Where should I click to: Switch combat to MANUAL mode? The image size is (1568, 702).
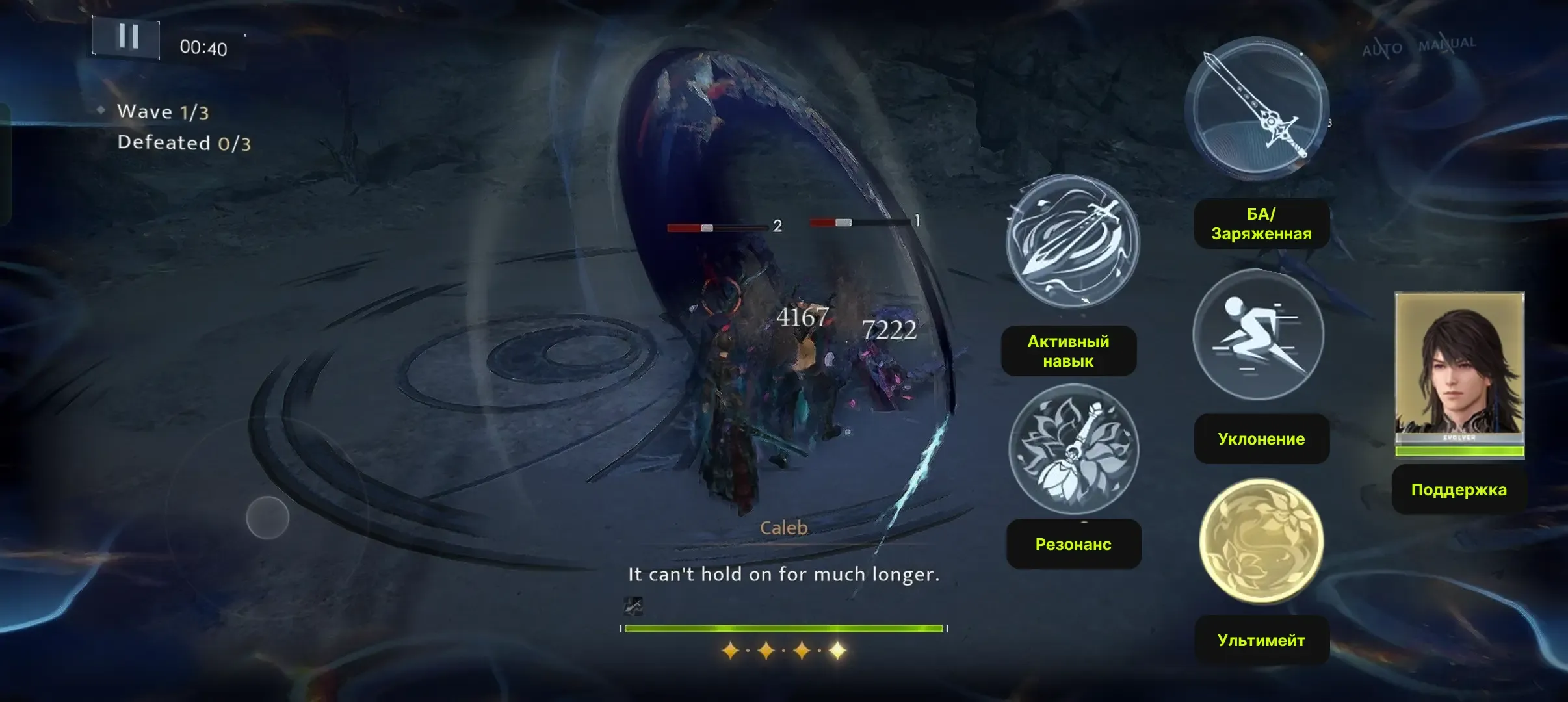point(1447,44)
